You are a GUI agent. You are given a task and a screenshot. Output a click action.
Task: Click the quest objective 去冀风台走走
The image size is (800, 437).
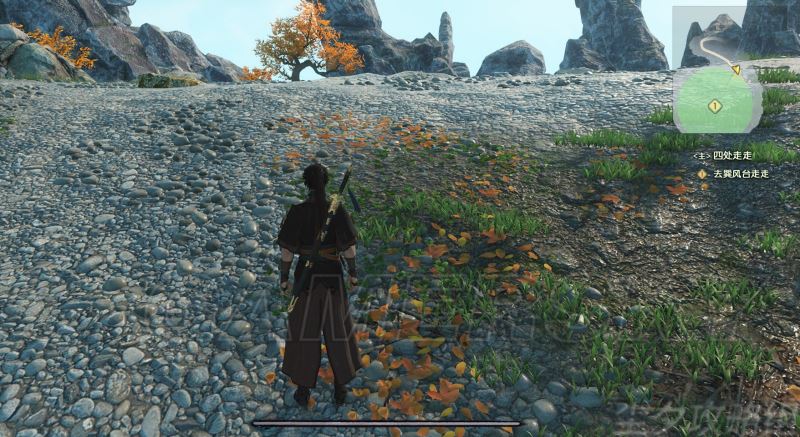[x=740, y=173]
